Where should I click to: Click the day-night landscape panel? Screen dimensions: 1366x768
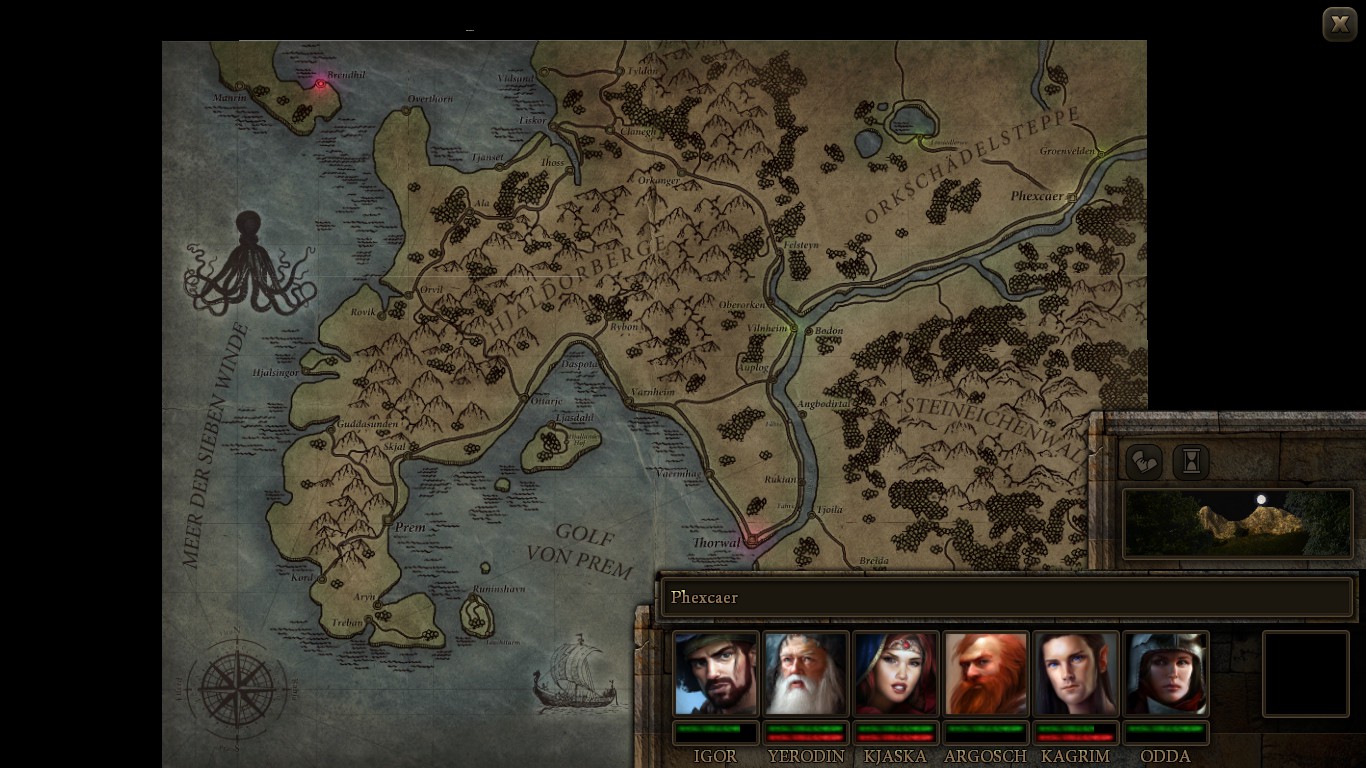click(x=1237, y=523)
